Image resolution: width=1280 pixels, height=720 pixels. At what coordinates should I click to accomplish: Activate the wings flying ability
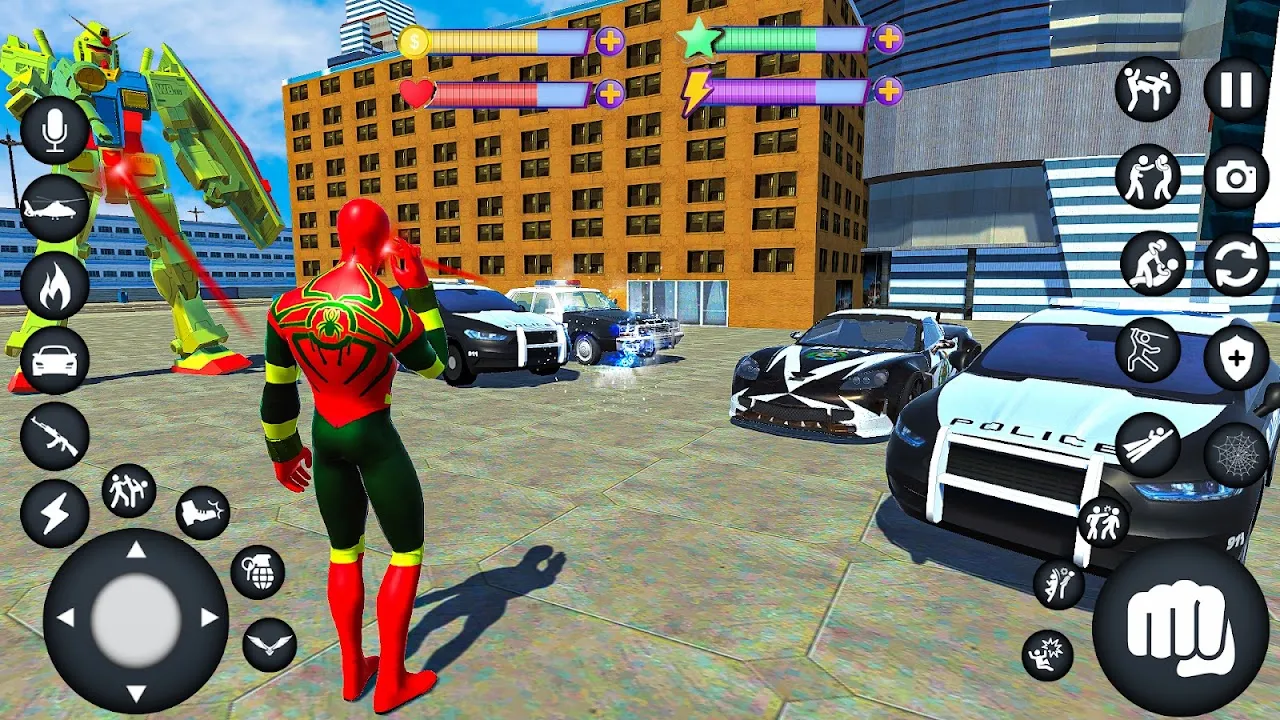(x=269, y=645)
